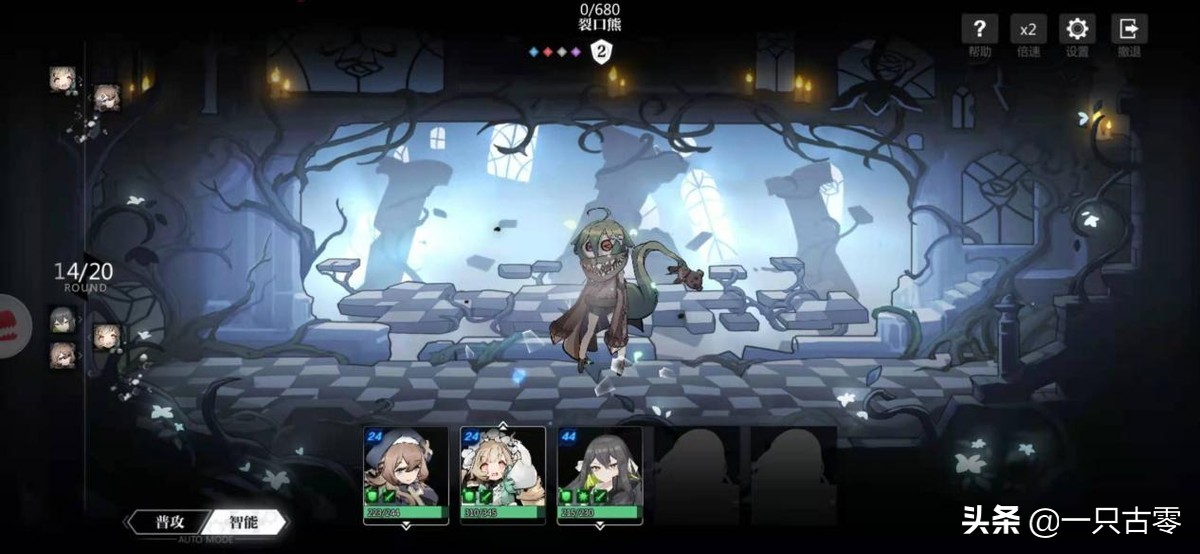The width and height of the screenshot is (1200, 554).
Task: Pick the level 44 dark-haired character card
Action: tap(599, 475)
